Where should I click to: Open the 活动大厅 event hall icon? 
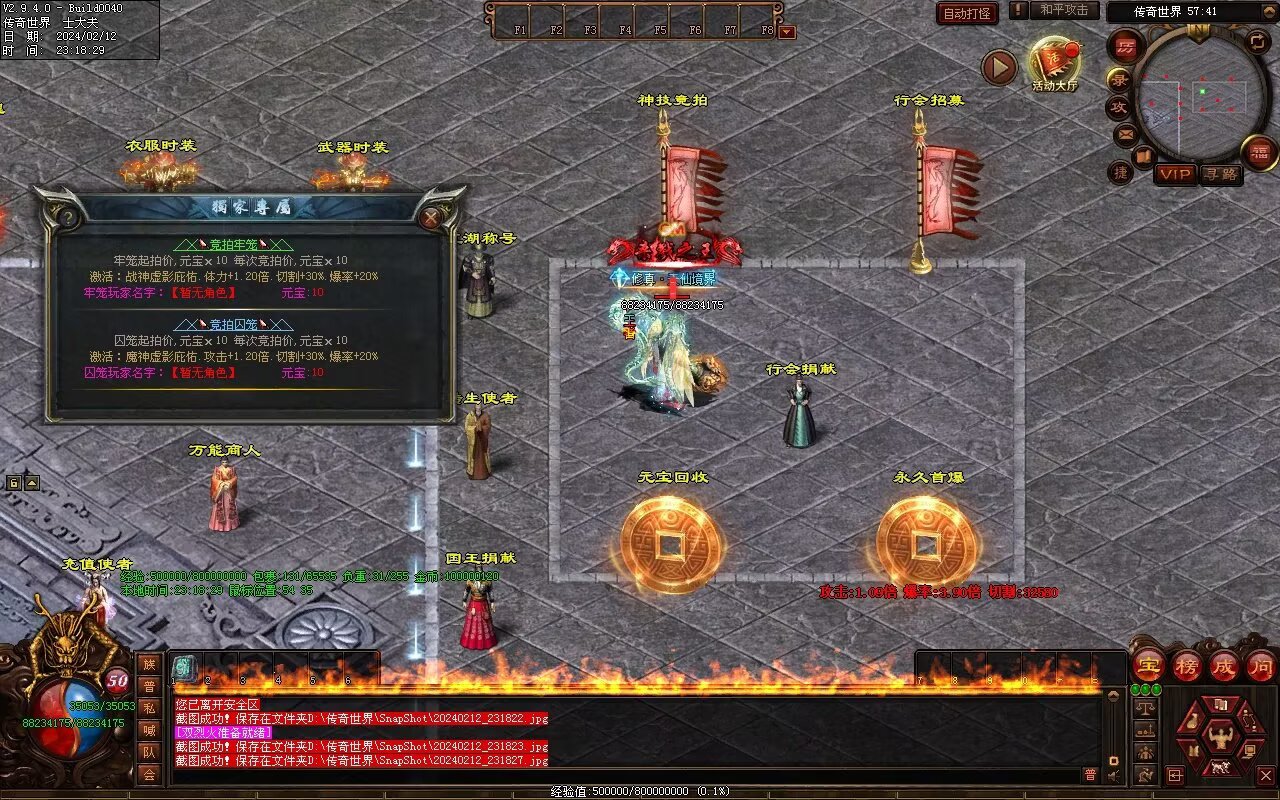1054,64
